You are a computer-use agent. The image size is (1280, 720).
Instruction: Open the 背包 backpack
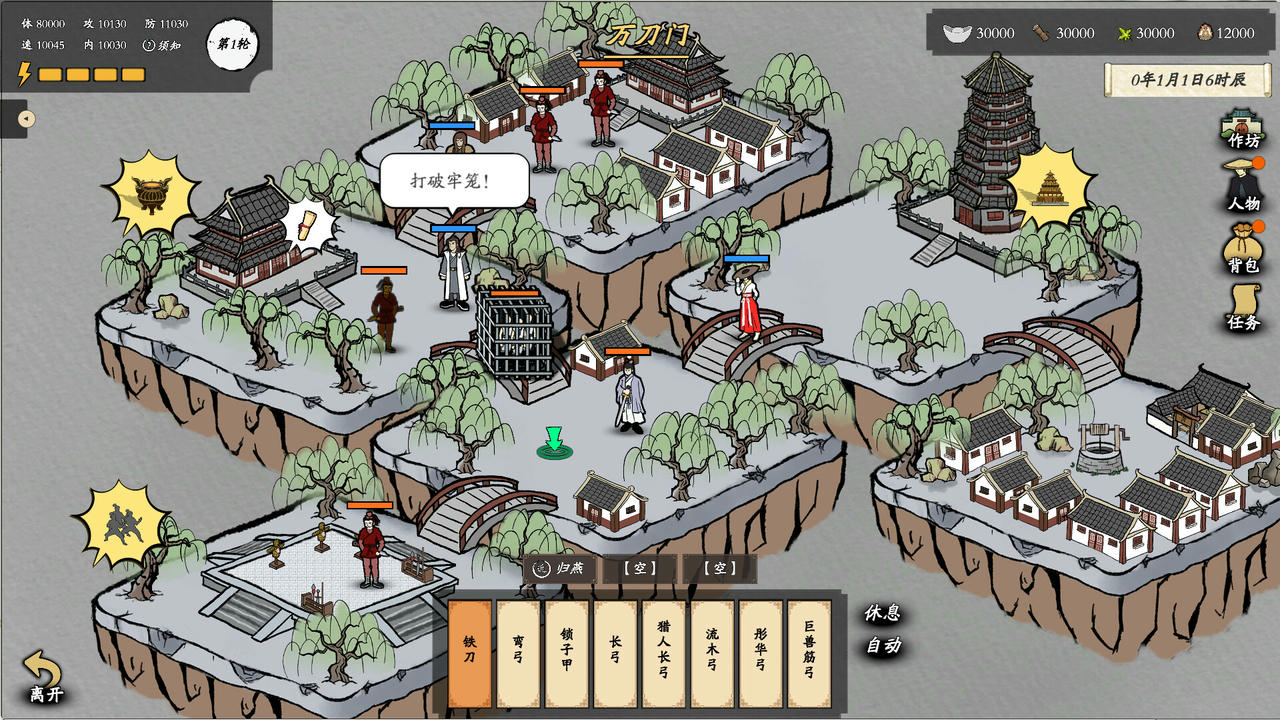coord(1243,248)
